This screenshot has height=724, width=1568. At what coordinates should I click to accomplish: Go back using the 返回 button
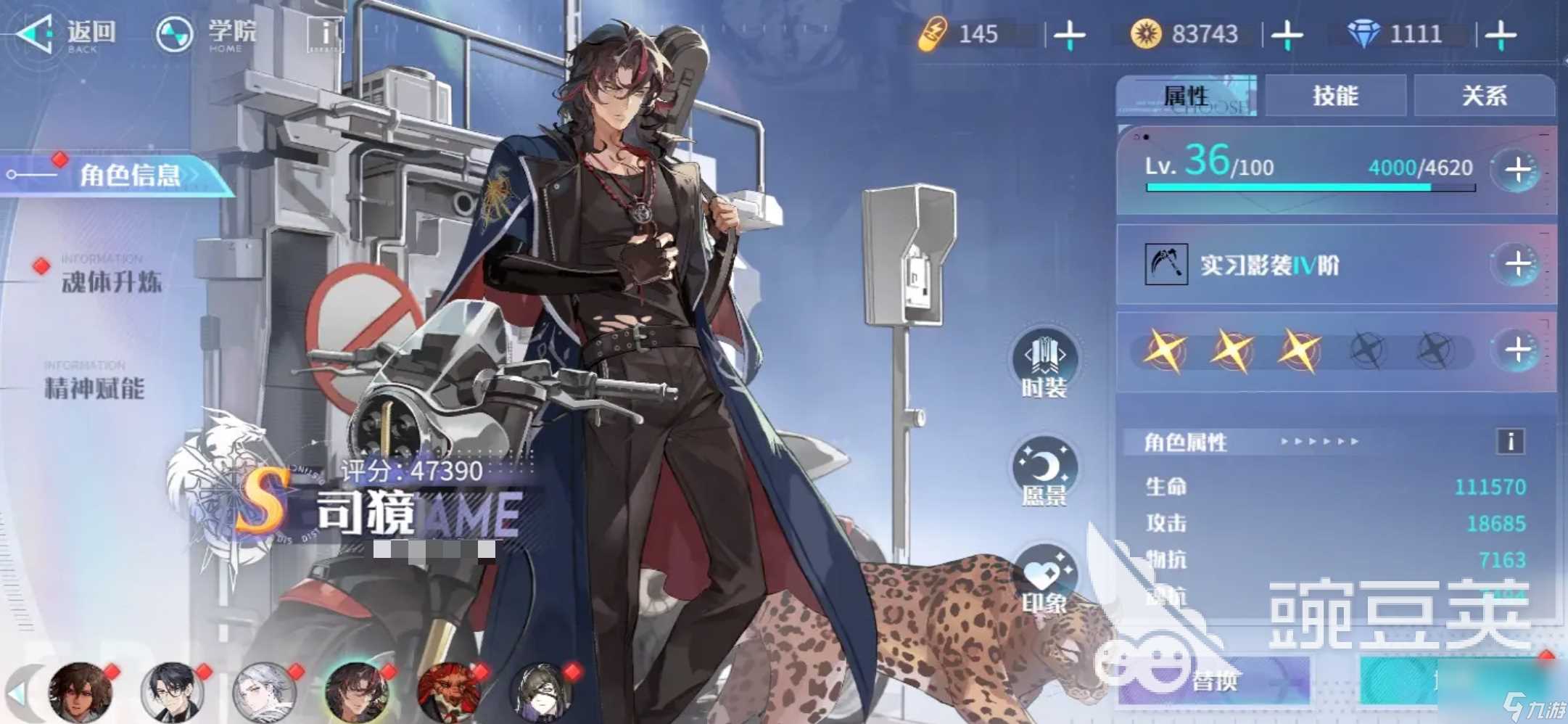point(67,34)
